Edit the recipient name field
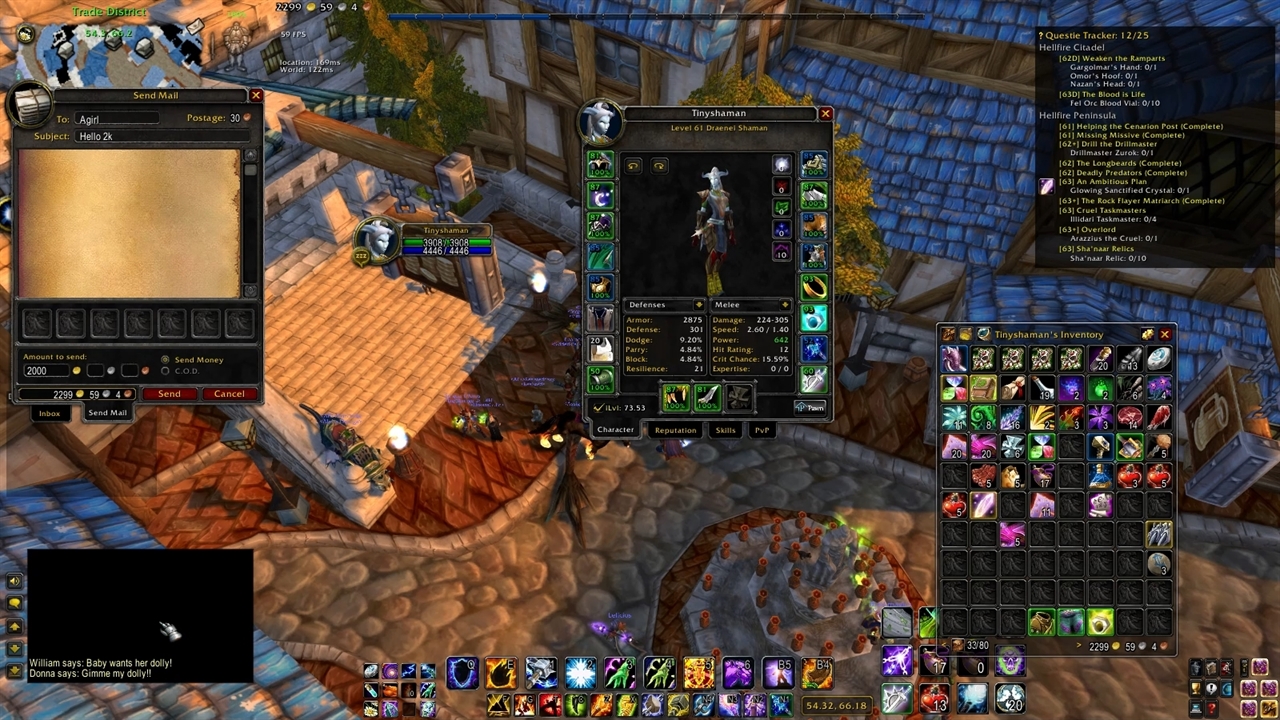The image size is (1280, 720). click(x=118, y=119)
